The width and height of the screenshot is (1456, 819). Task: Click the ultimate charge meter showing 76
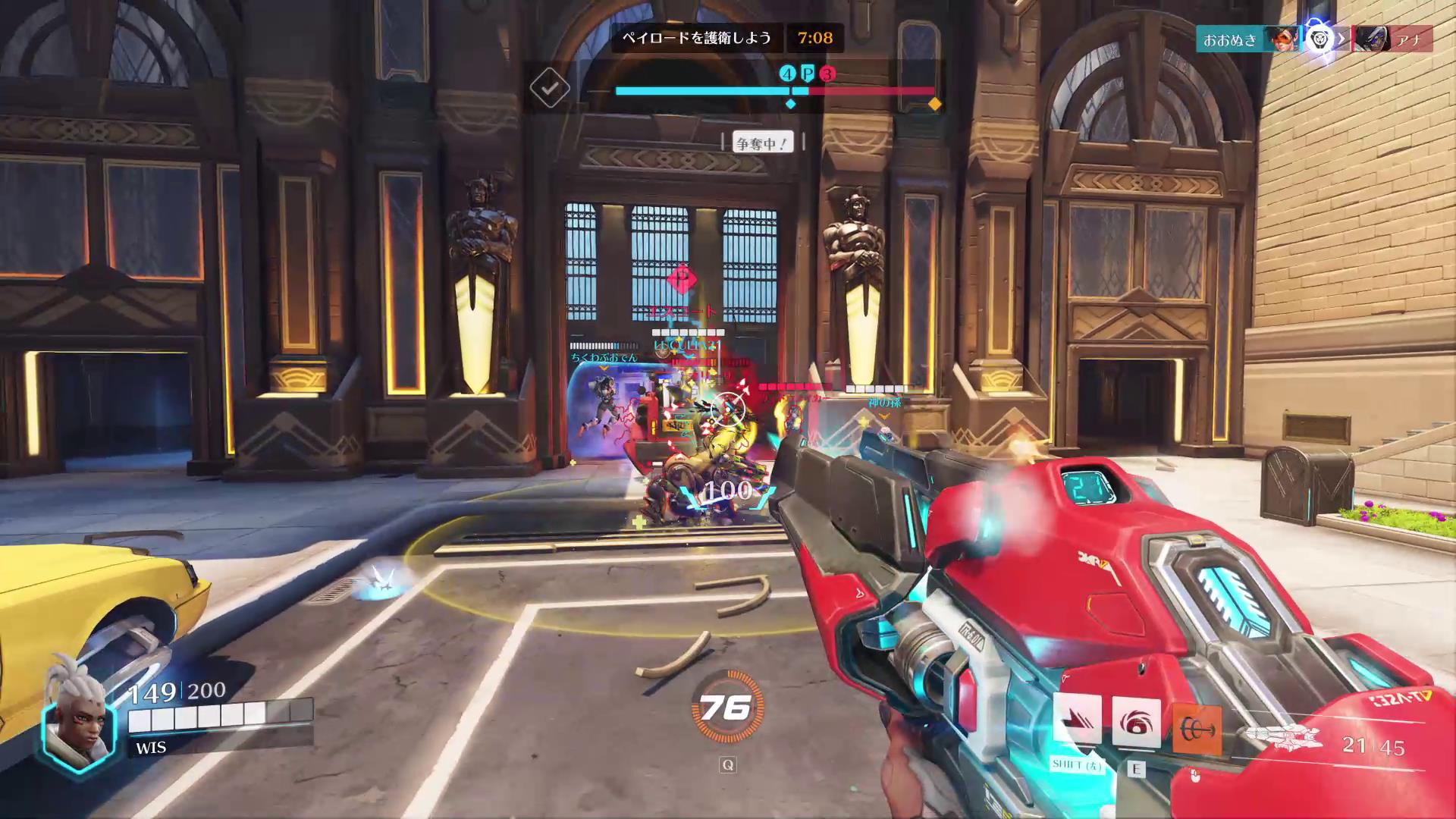pos(726,708)
